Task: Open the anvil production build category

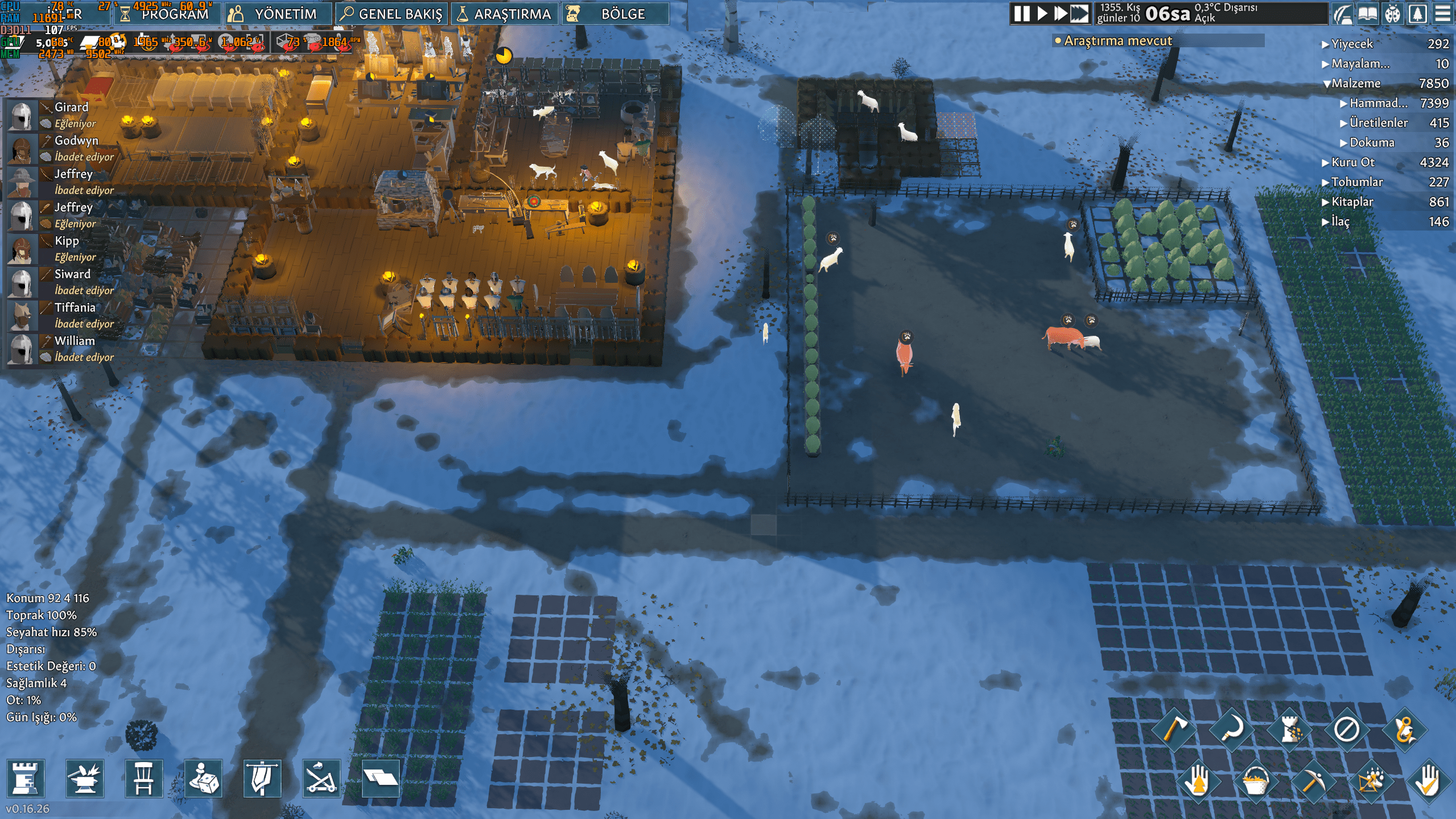Action: (x=85, y=778)
